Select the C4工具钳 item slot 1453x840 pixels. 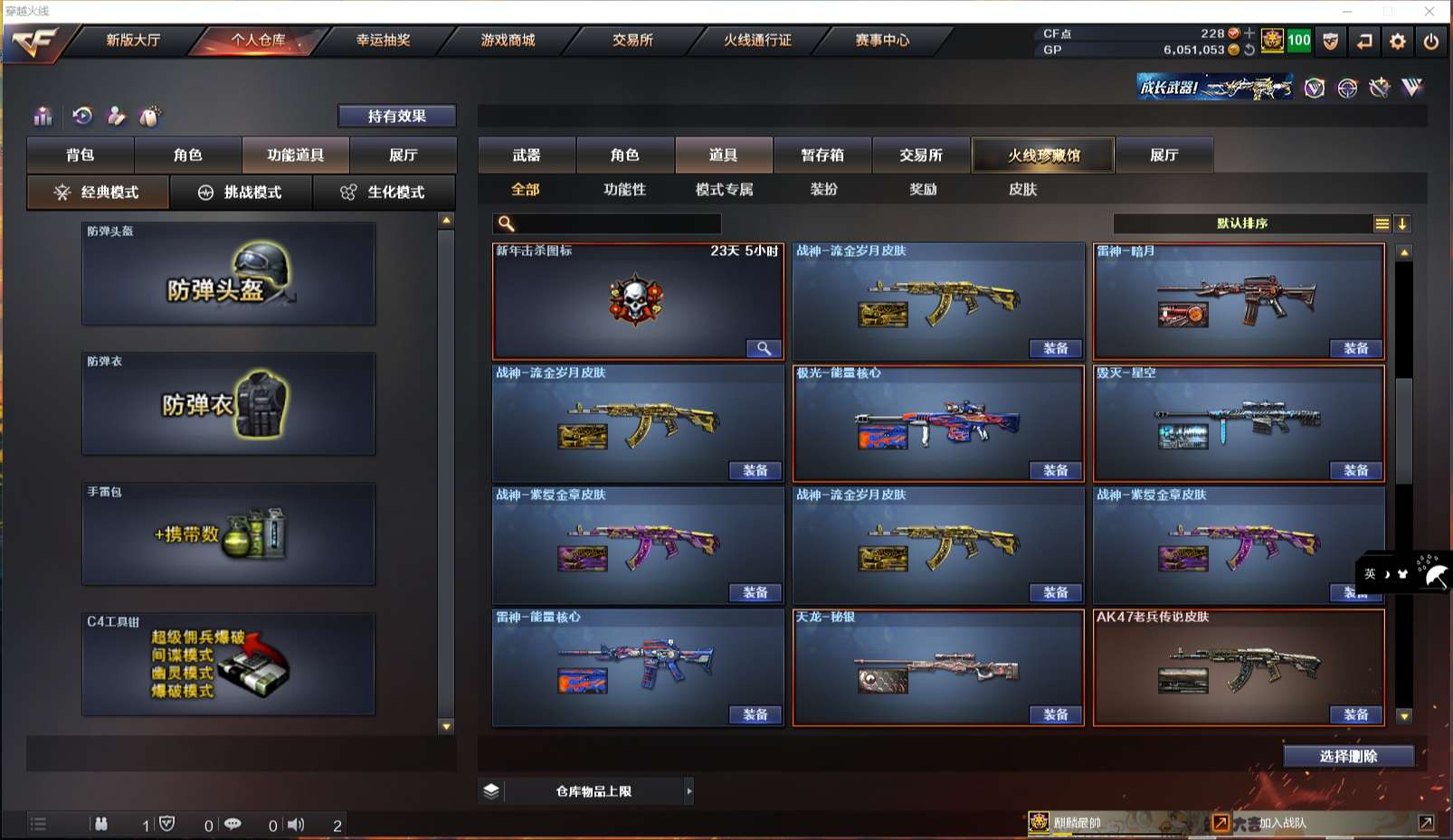(228, 665)
